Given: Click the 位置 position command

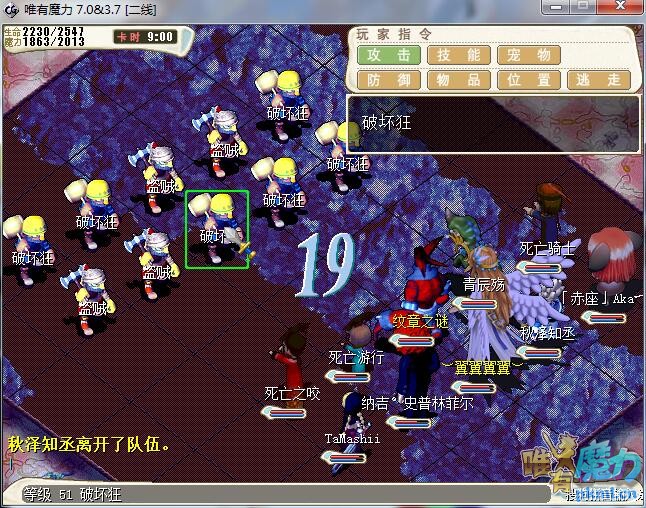Looking at the screenshot, I should 529,80.
